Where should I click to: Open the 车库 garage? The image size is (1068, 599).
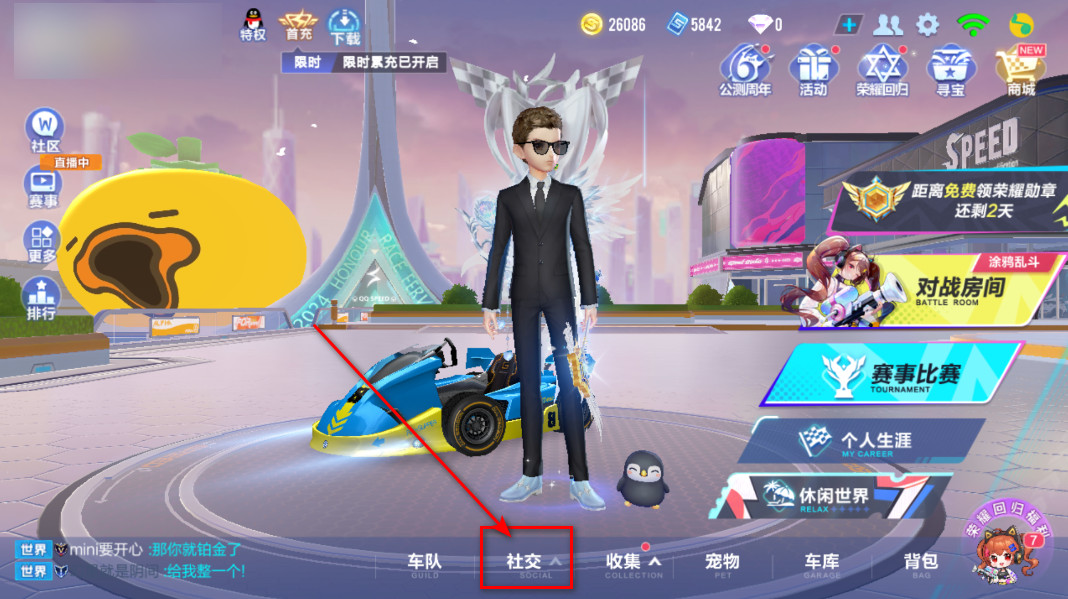822,563
